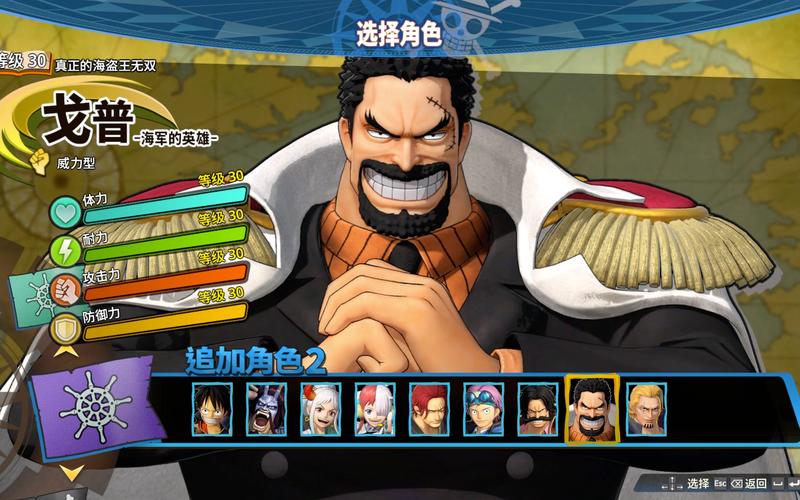Select the highlighted Garp portrait
This screenshot has width=800, height=500.
pos(592,409)
